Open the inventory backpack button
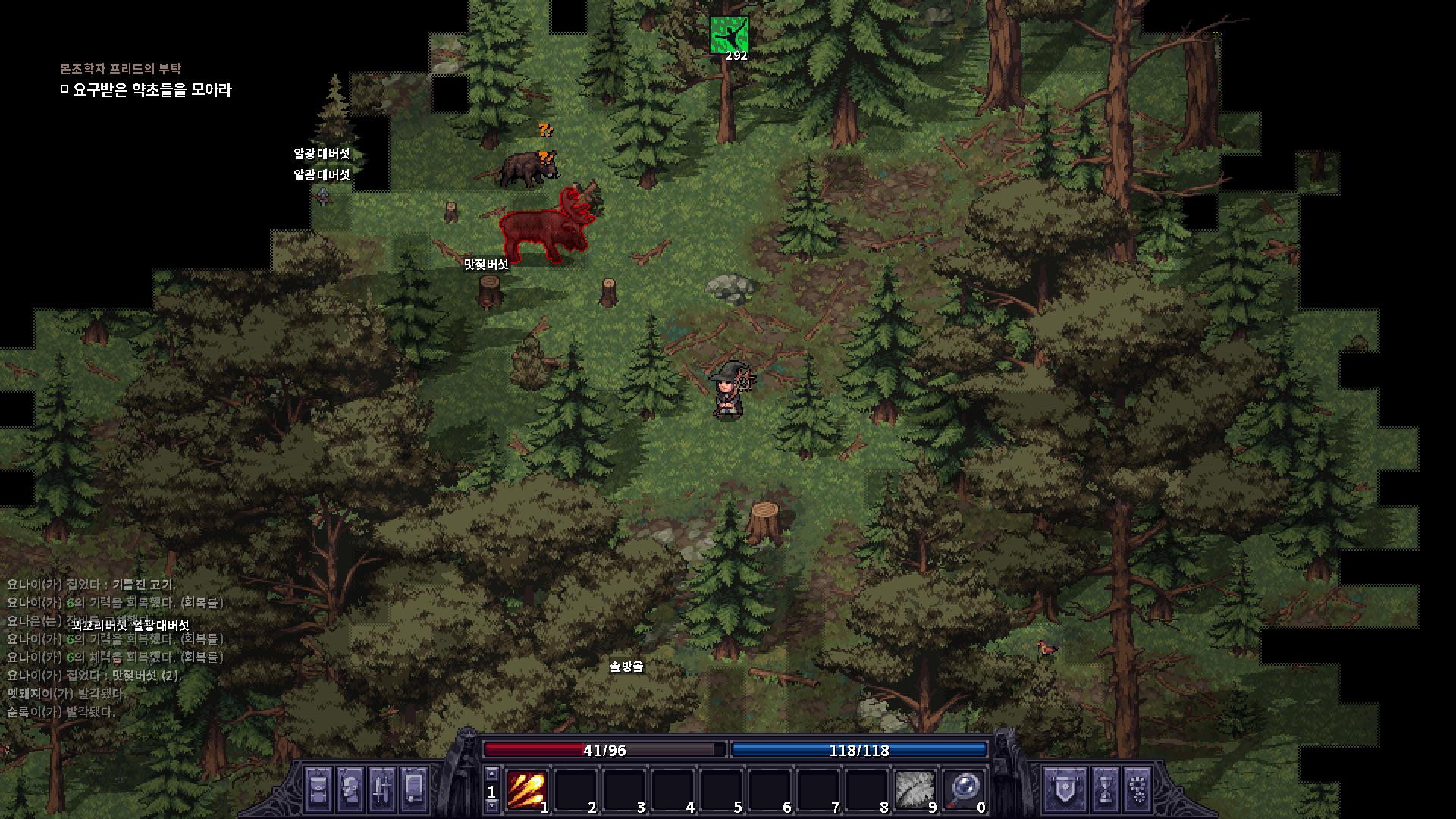Screen dimensions: 1456x819 point(318,789)
